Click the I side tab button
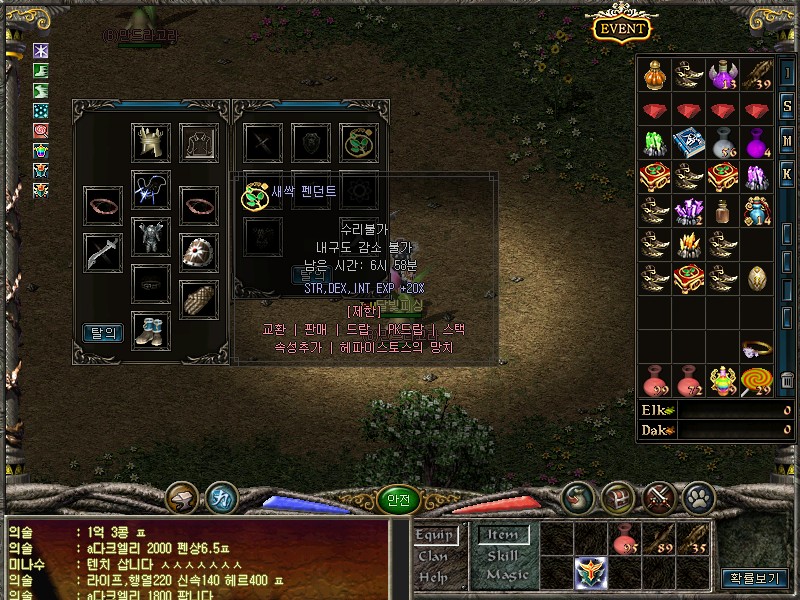The width and height of the screenshot is (800, 600). coord(787,74)
